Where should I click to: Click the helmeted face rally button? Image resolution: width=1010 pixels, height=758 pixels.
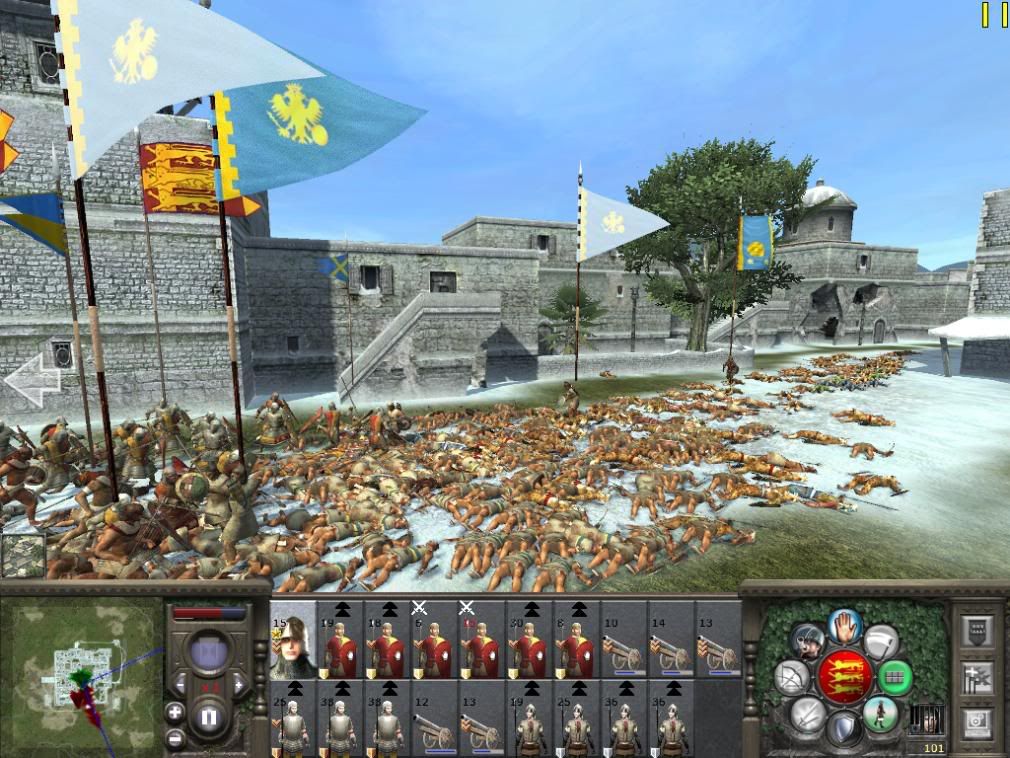point(807,640)
